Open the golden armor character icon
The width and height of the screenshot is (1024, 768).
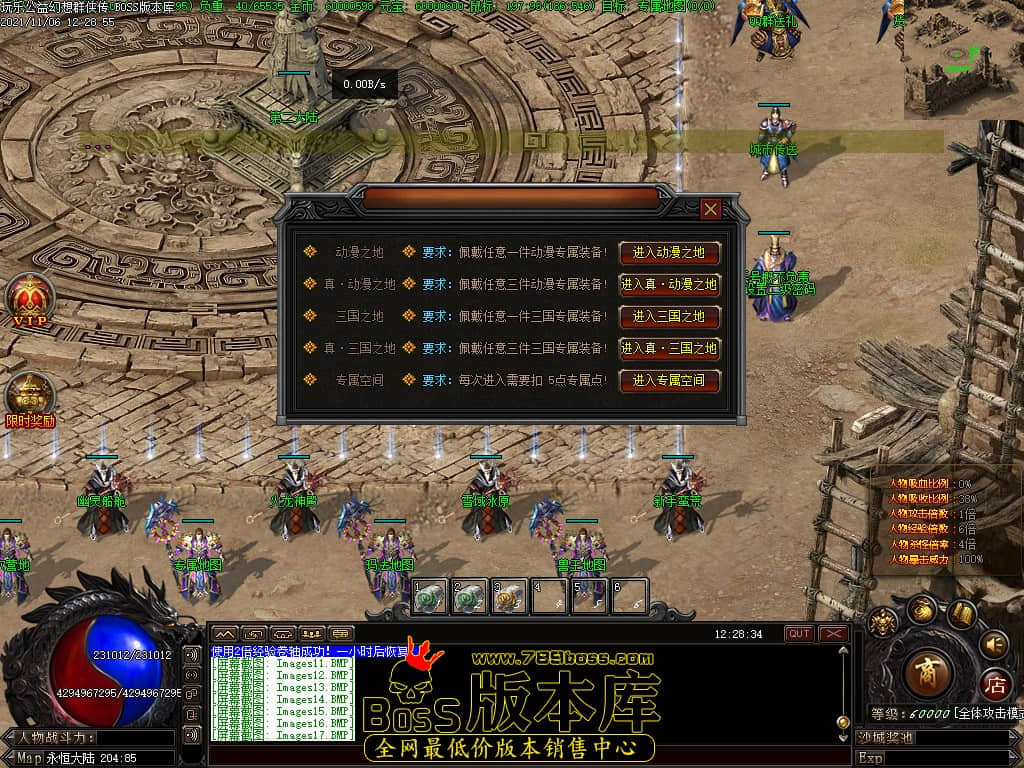pyautogui.click(x=882, y=623)
